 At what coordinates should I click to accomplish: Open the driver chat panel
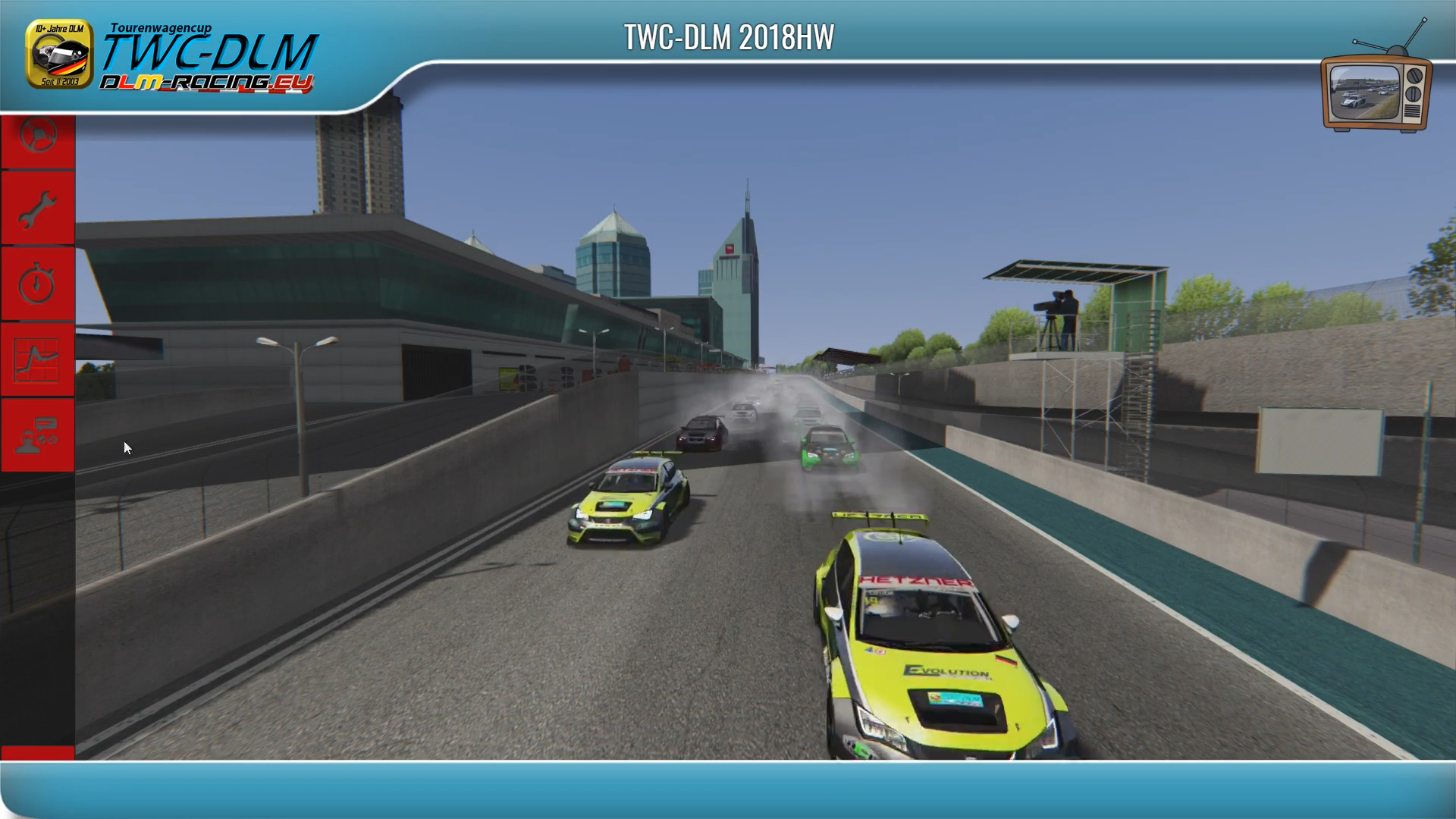pyautogui.click(x=38, y=435)
